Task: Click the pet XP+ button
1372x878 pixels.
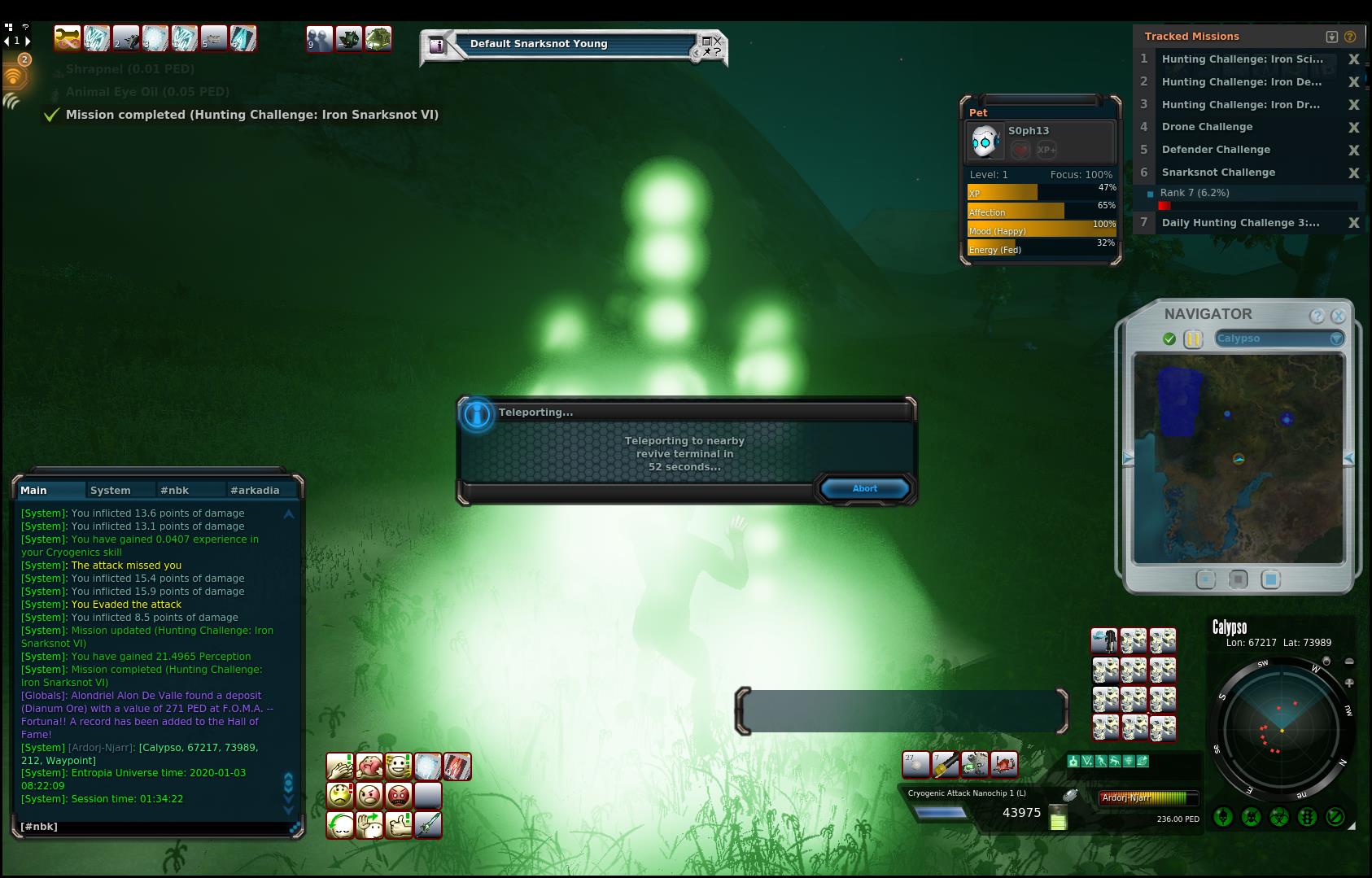Action: 1046,150
